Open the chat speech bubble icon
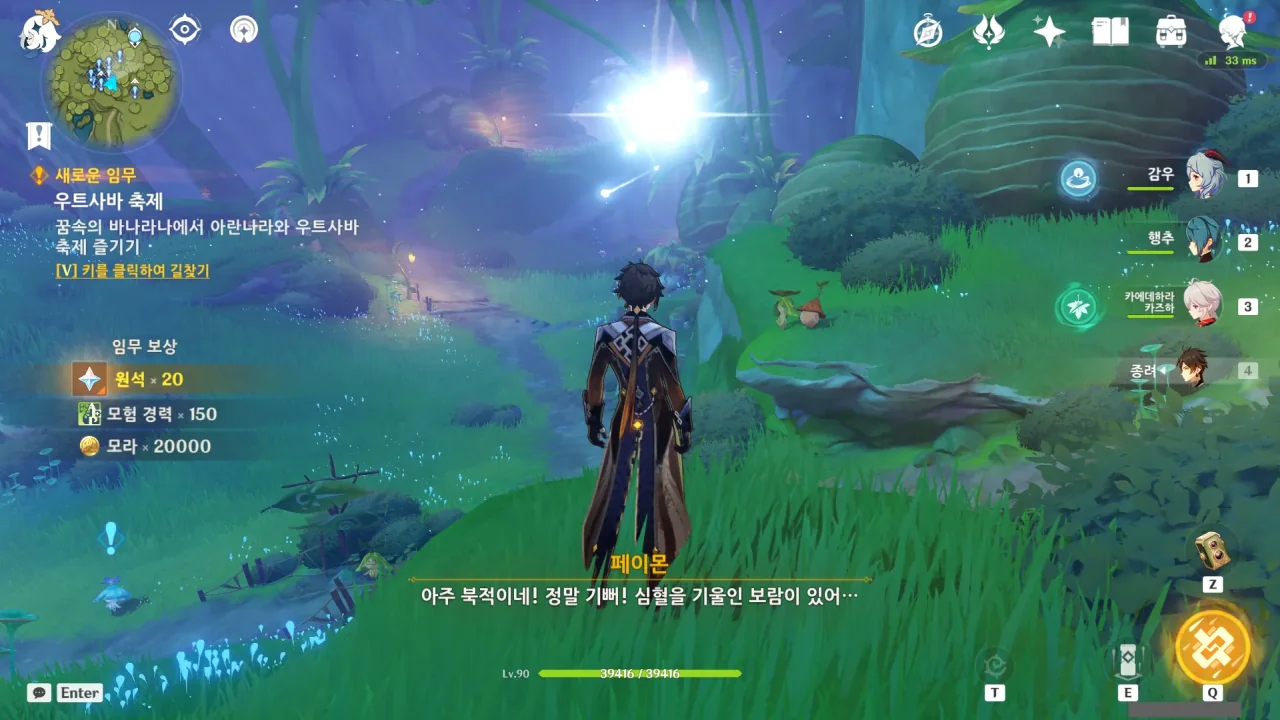Image resolution: width=1280 pixels, height=720 pixels. tap(39, 692)
